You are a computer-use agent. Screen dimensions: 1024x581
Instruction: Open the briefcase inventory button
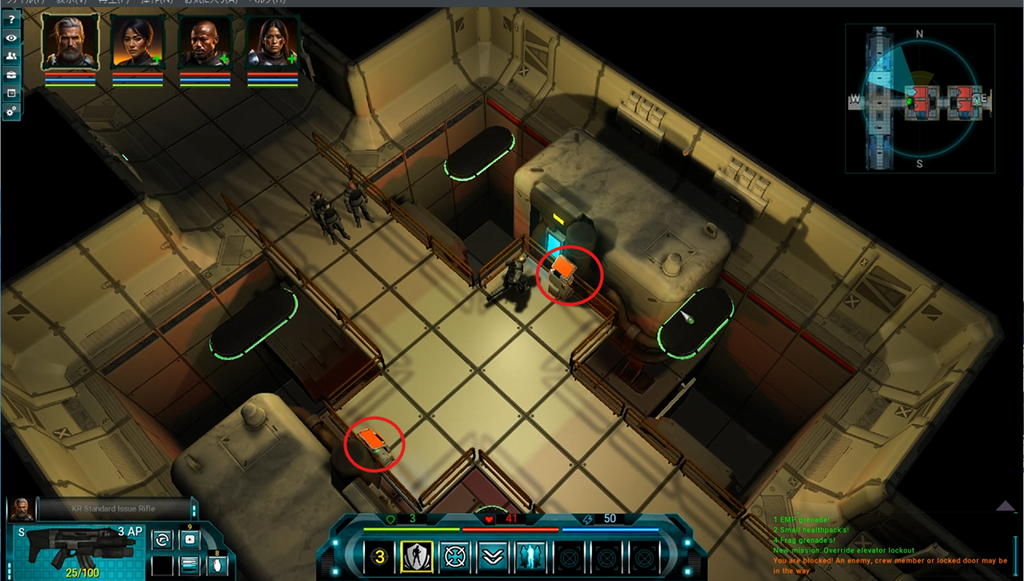[x=11, y=74]
